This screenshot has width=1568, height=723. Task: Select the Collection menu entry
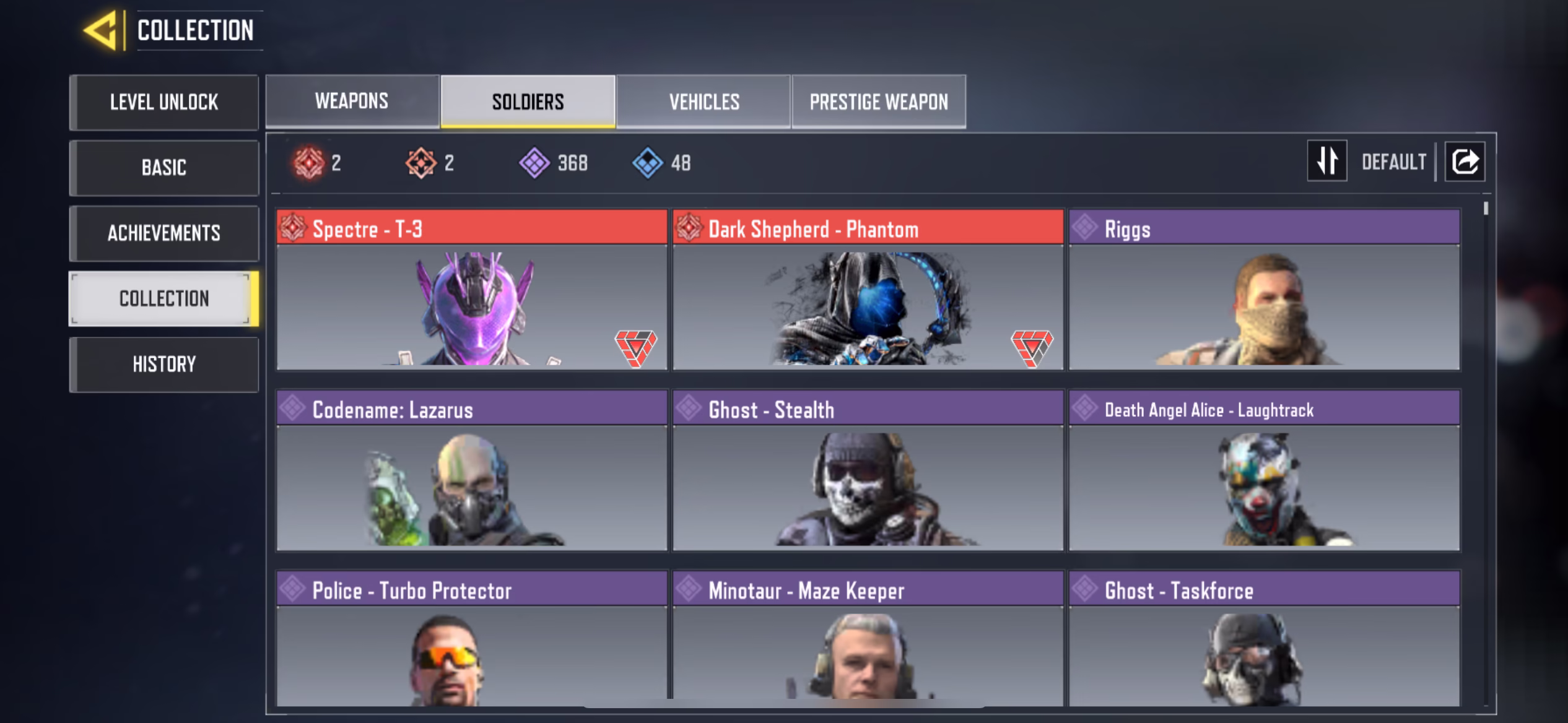tap(164, 299)
